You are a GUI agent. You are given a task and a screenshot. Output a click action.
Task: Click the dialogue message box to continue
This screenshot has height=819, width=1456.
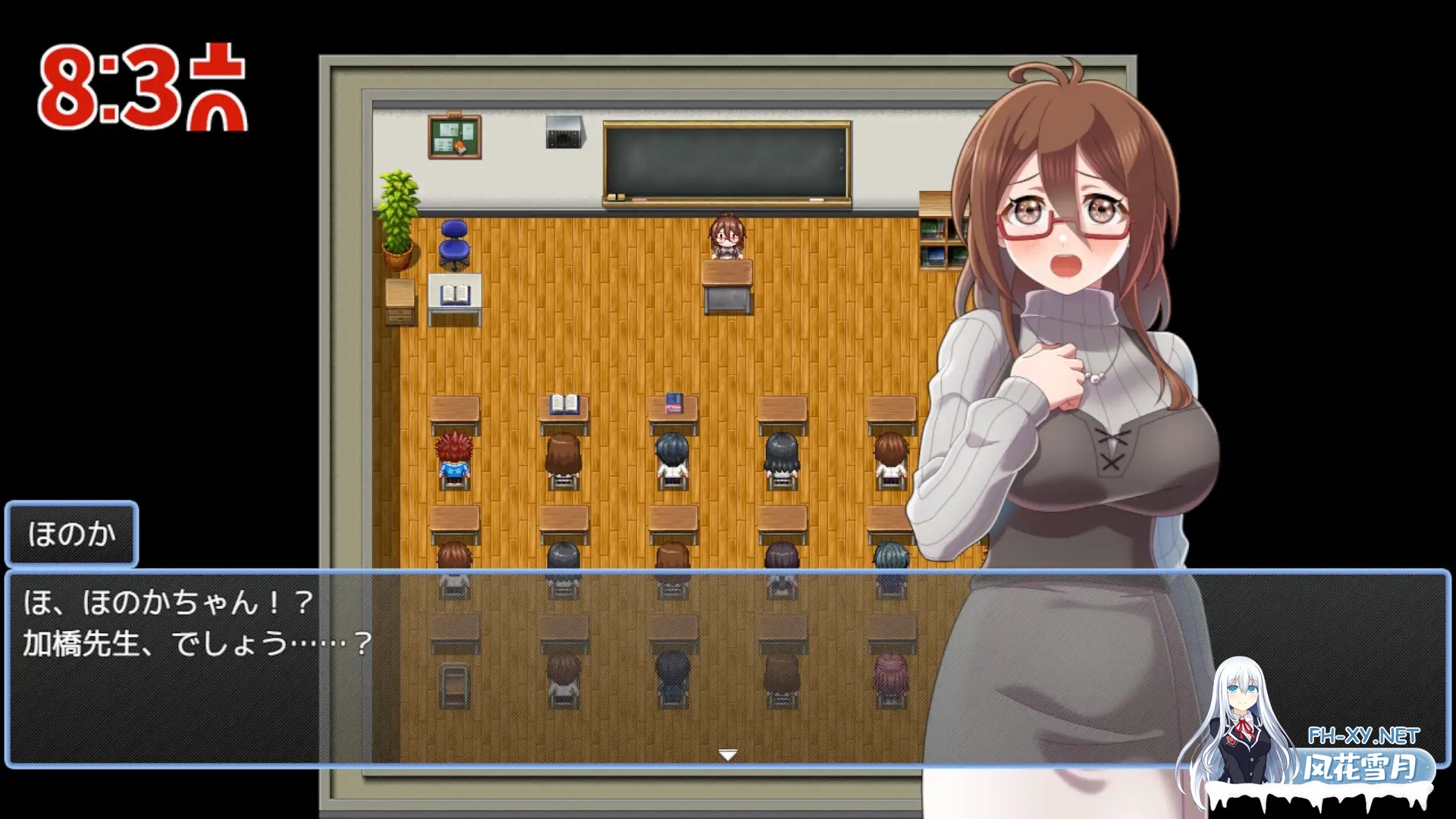coord(531,667)
